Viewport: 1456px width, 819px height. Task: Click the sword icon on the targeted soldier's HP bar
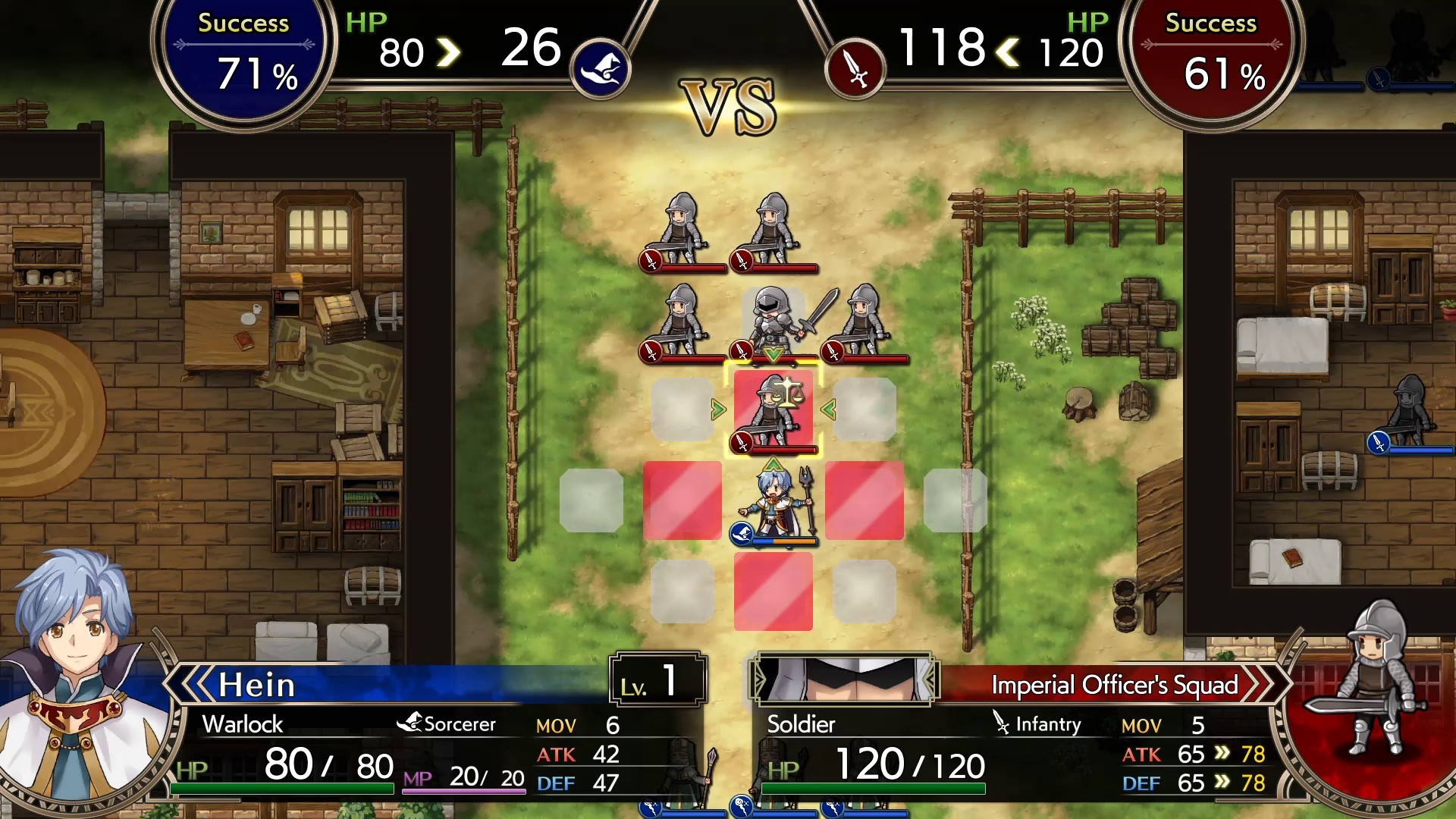click(741, 443)
